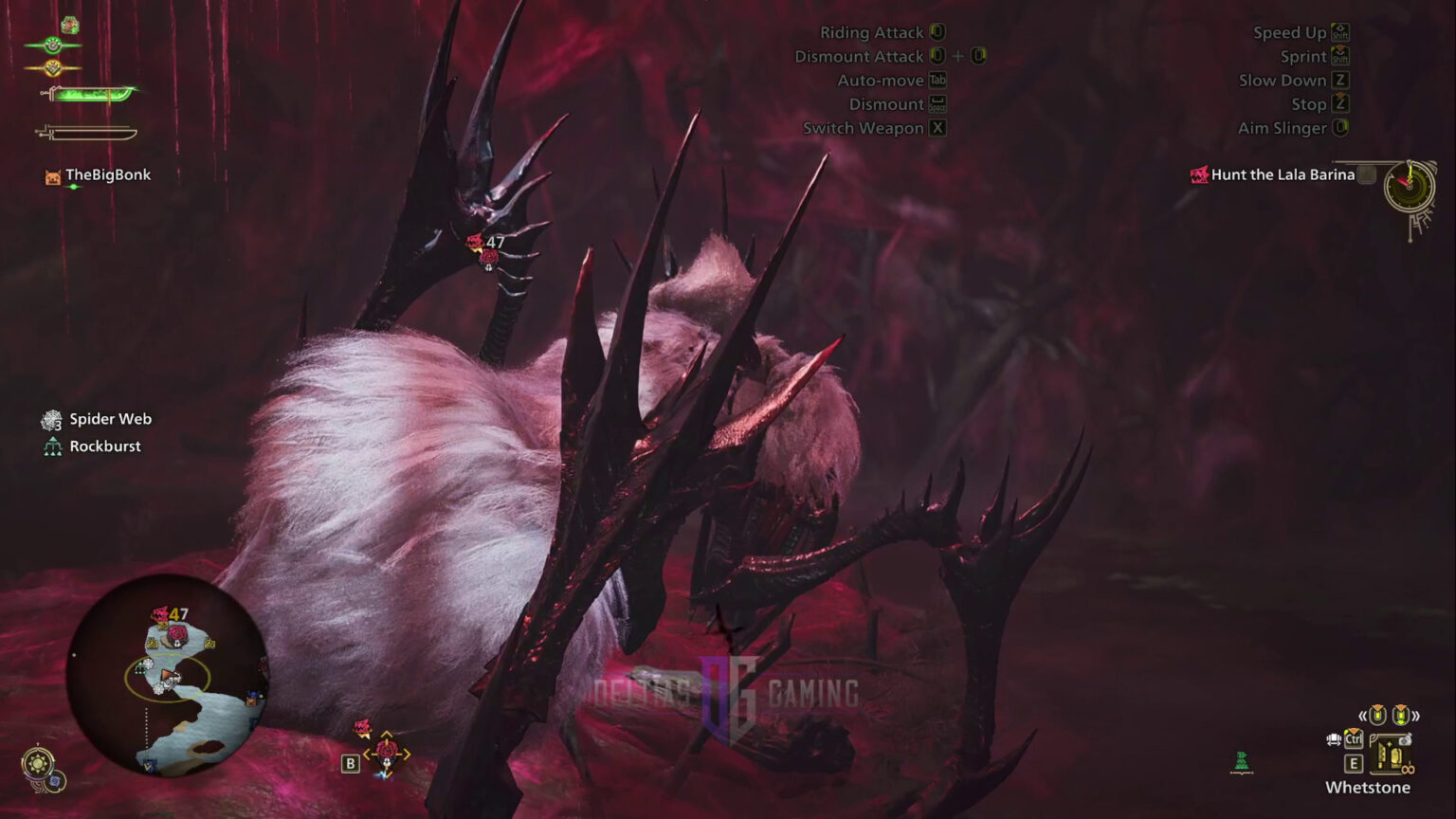Screen dimensions: 1456x819
Task: Click the stamina wheel emblem on the left HUD
Action: pos(52,45)
